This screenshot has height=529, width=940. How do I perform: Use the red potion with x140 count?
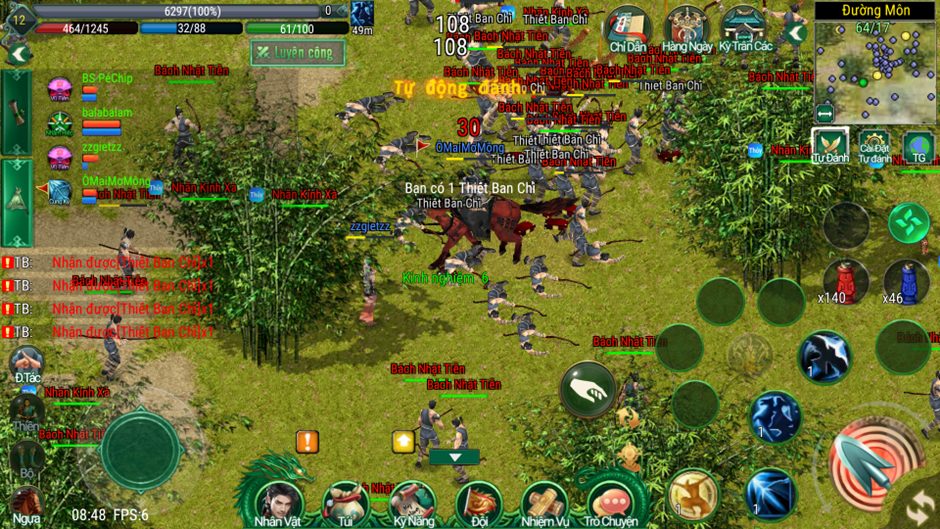tap(845, 279)
